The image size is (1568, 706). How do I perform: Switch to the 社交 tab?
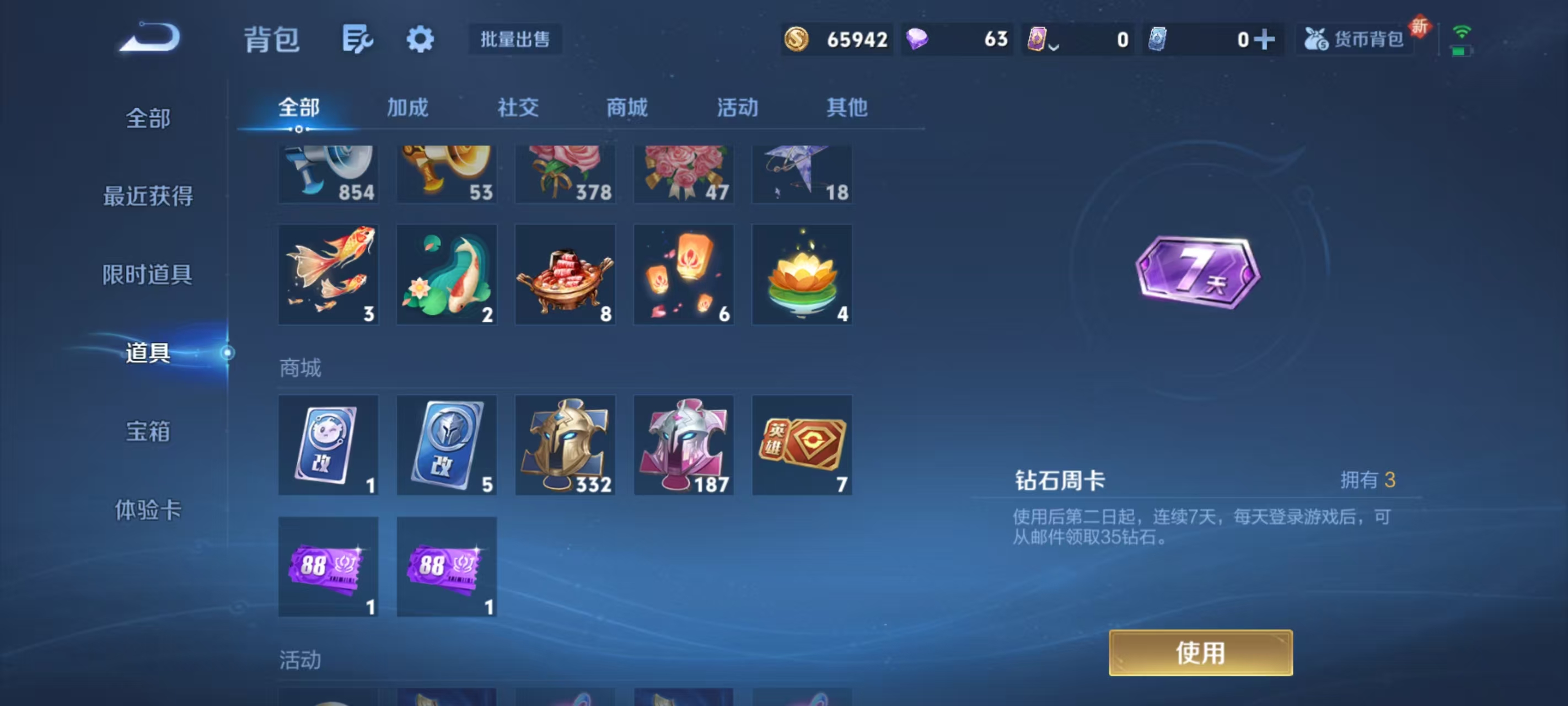coord(517,108)
